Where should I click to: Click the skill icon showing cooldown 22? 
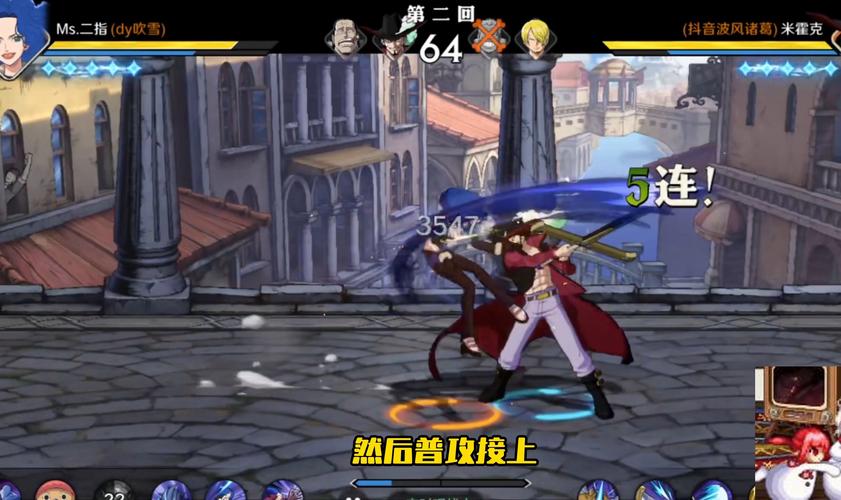pos(113,491)
